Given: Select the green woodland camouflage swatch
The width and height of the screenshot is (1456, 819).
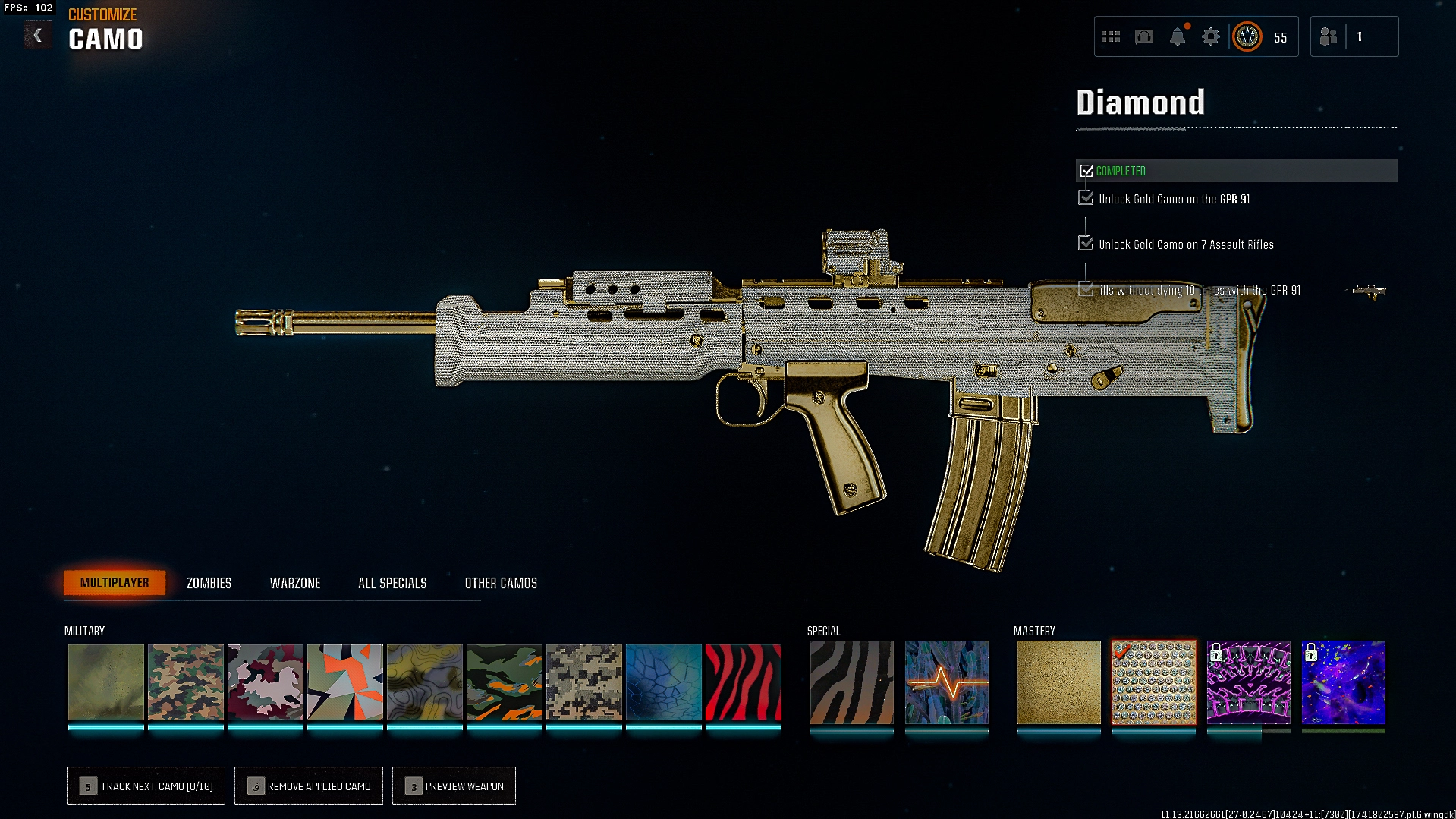Looking at the screenshot, I should tap(186, 682).
